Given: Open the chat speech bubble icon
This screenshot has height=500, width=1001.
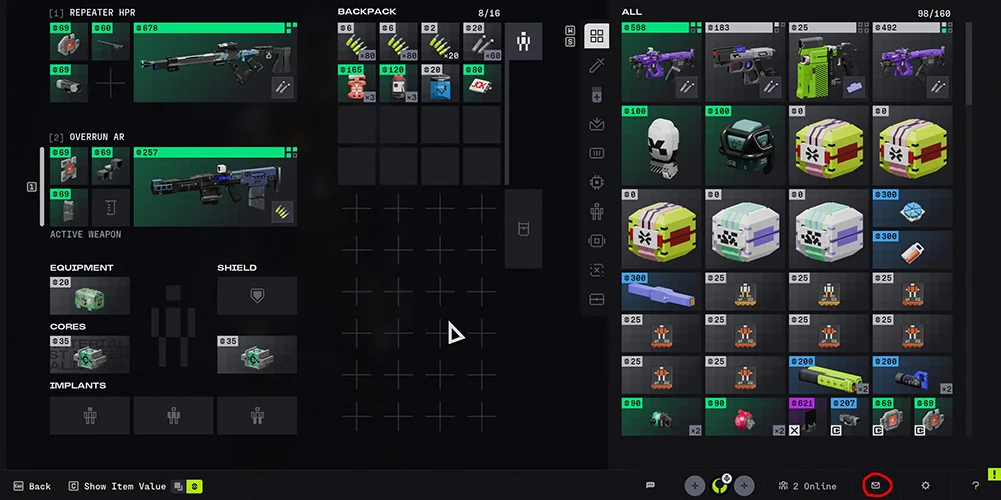Looking at the screenshot, I should click(x=650, y=486).
